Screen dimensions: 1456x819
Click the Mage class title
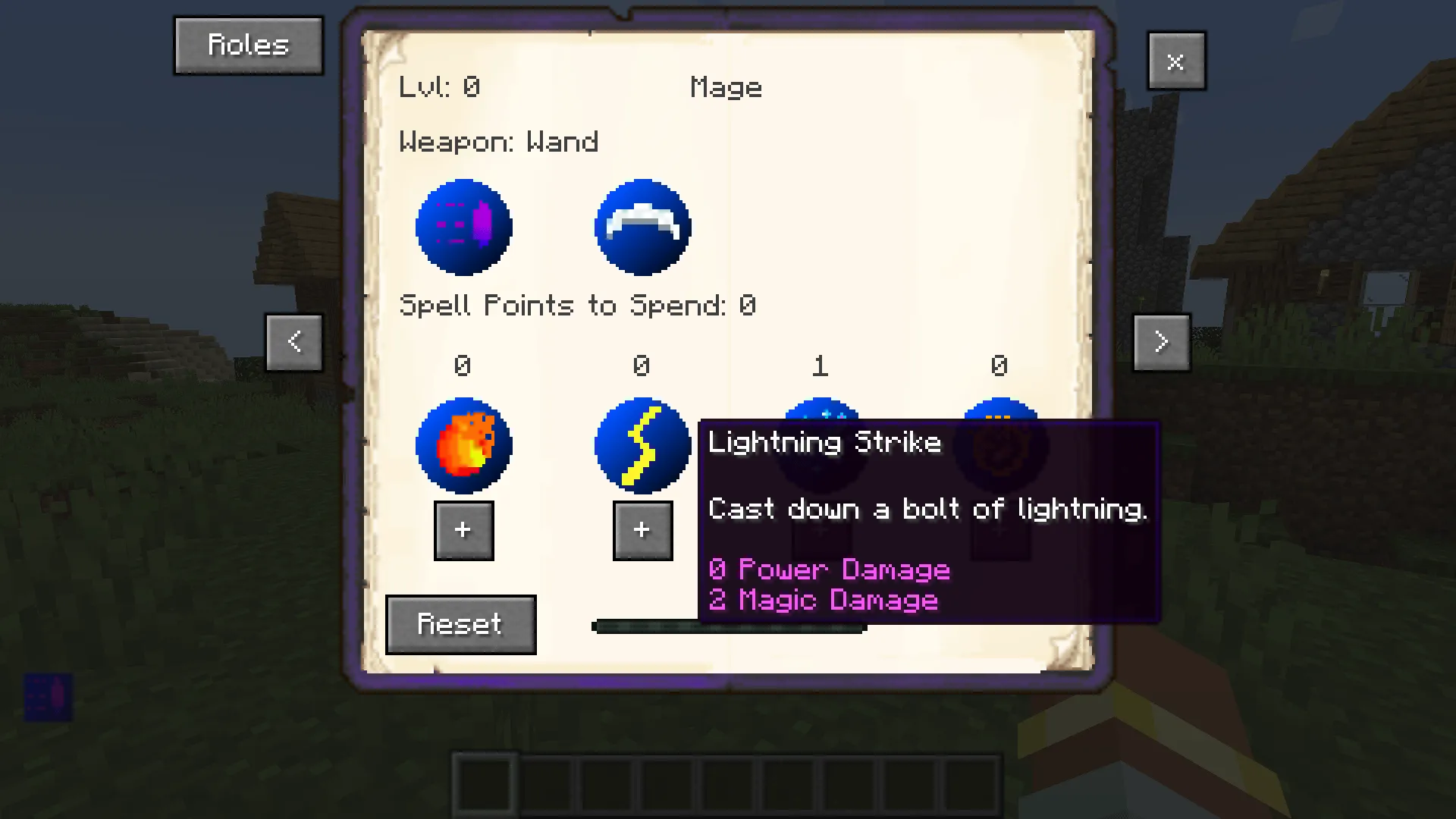click(x=726, y=86)
